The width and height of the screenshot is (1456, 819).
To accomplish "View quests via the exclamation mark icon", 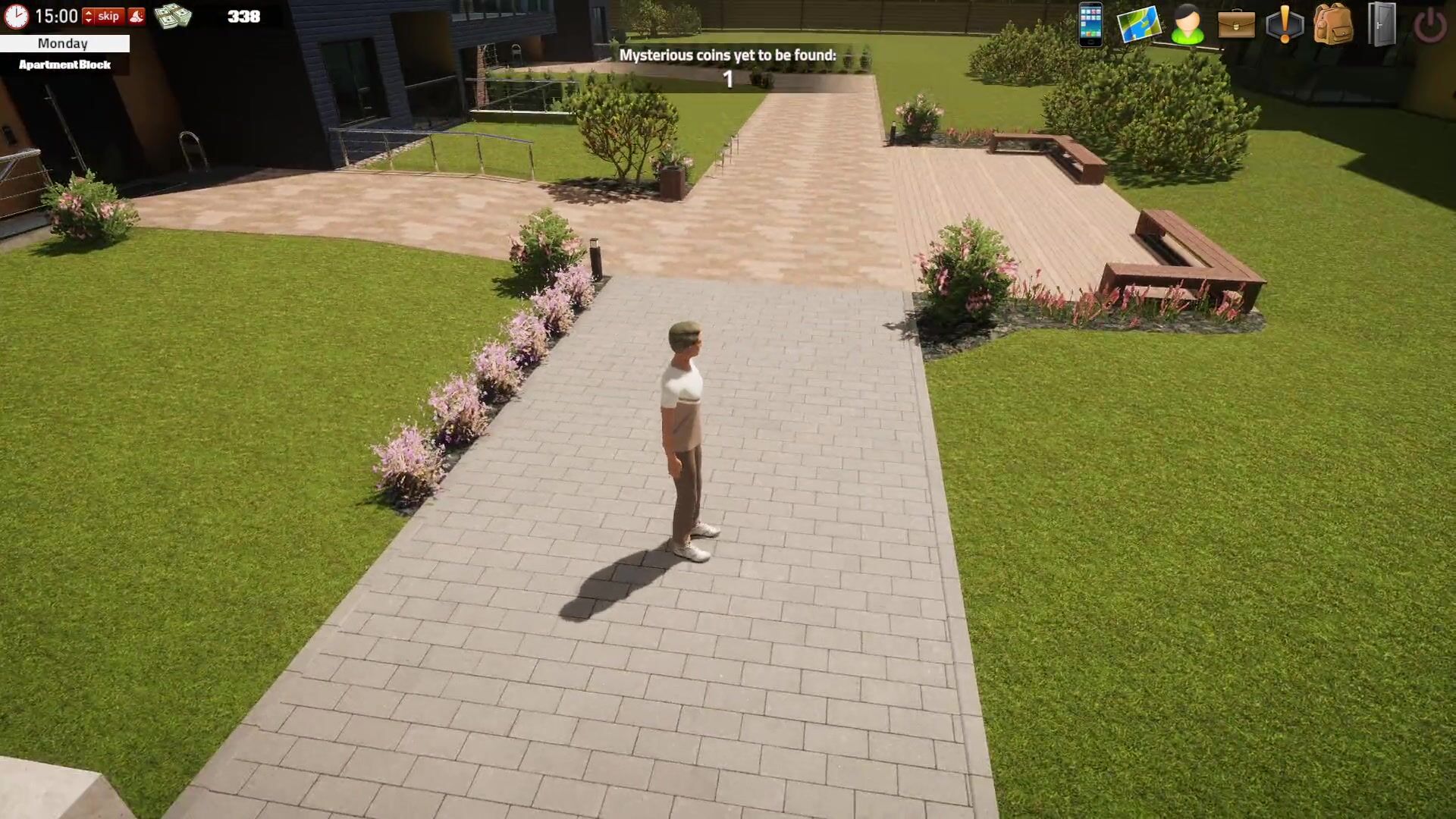I will click(1285, 24).
